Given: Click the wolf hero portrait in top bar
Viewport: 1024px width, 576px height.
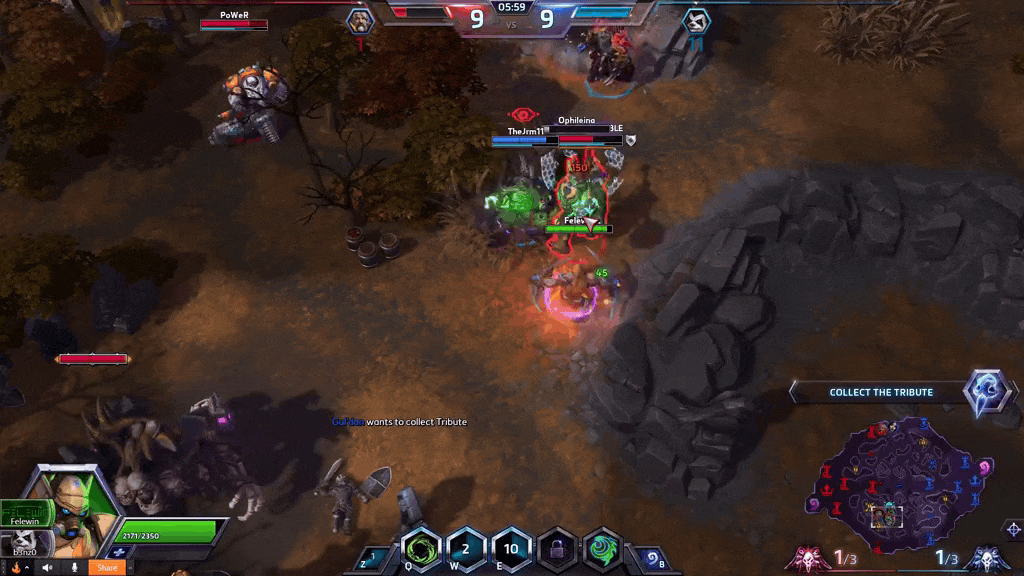Looking at the screenshot, I should [697, 20].
